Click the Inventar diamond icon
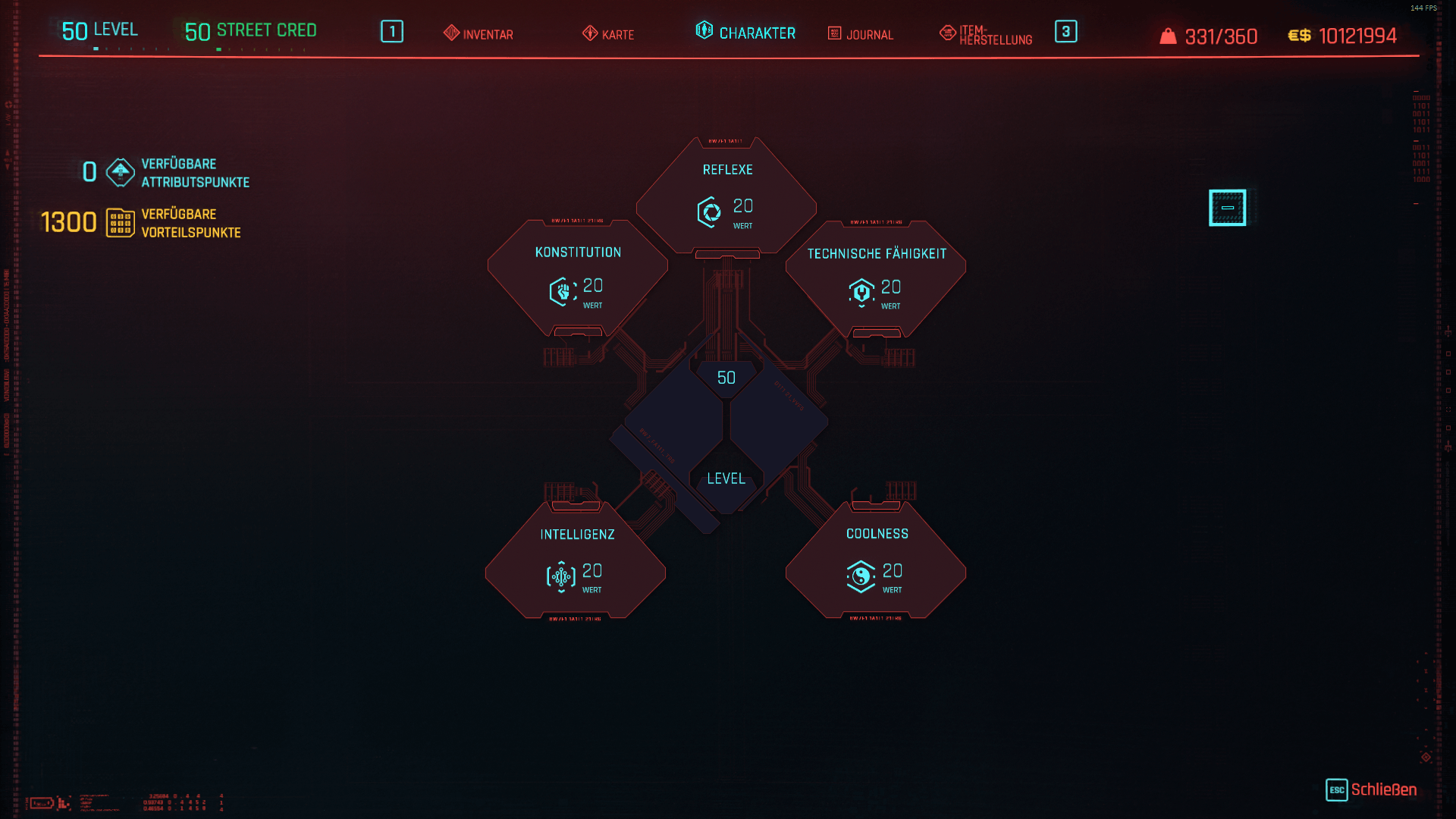The width and height of the screenshot is (1456, 819). click(450, 33)
